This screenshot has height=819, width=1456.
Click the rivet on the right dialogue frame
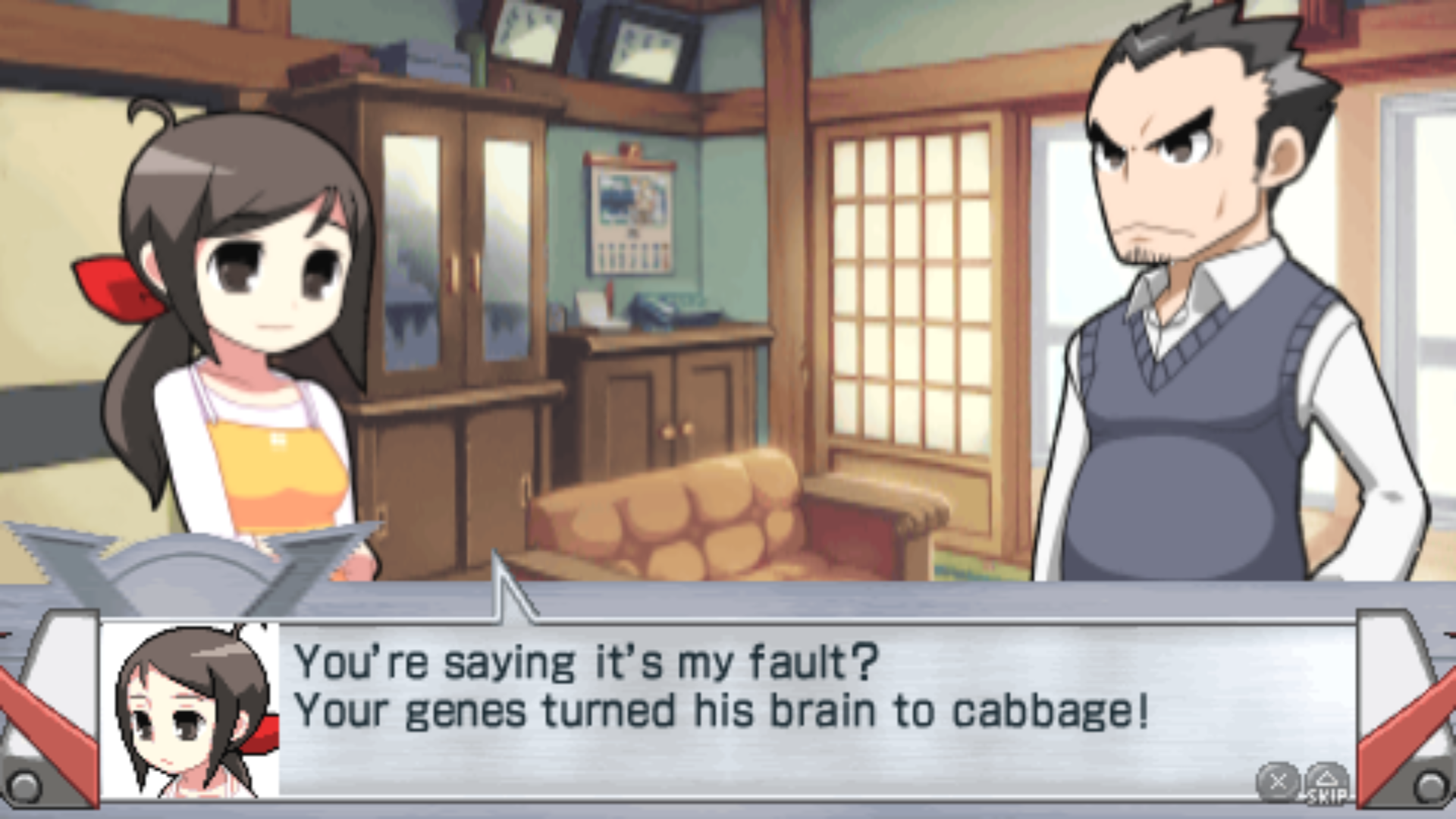point(1429,786)
